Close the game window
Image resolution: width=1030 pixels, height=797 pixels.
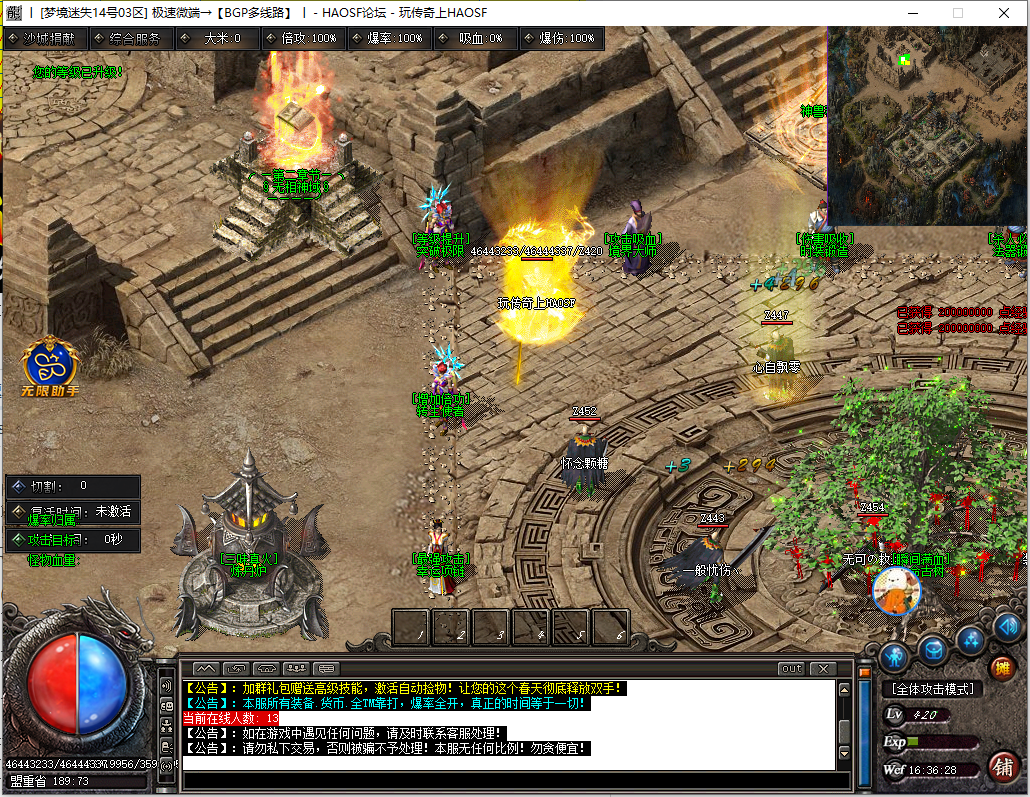pyautogui.click(x=1003, y=13)
